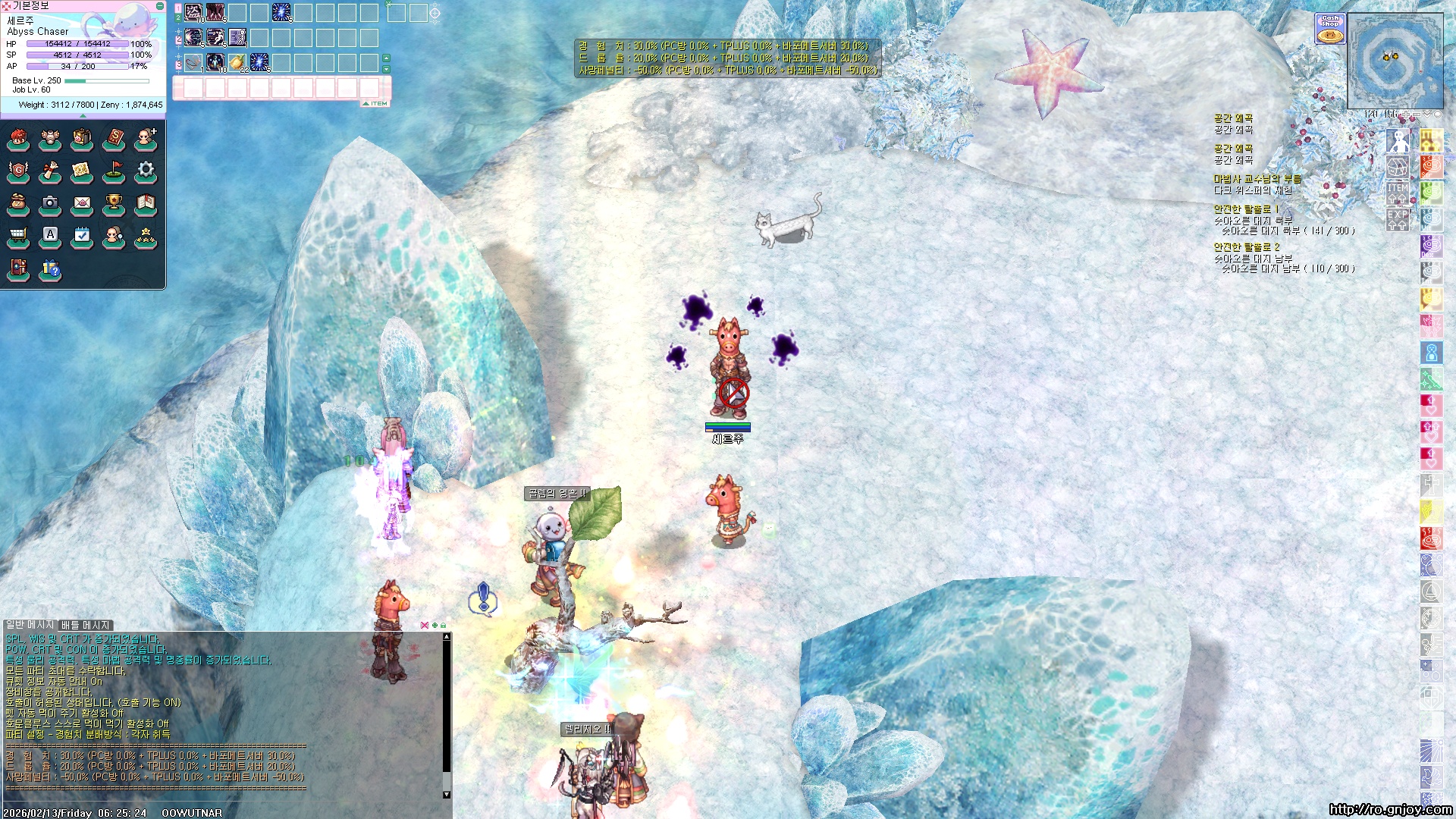Screen dimensions: 1456x819
Task: Open the red-haired character info icon
Action: pos(18,139)
